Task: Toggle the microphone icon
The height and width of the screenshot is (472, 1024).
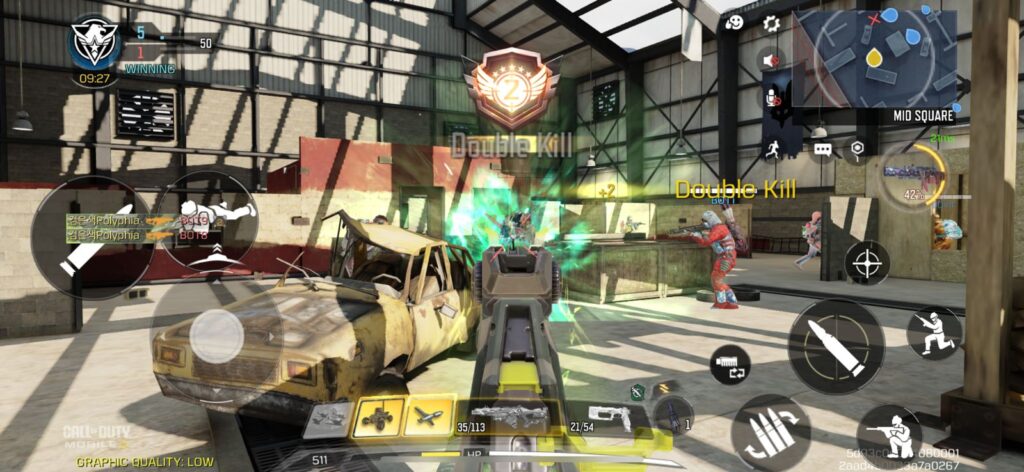Action: (771, 98)
